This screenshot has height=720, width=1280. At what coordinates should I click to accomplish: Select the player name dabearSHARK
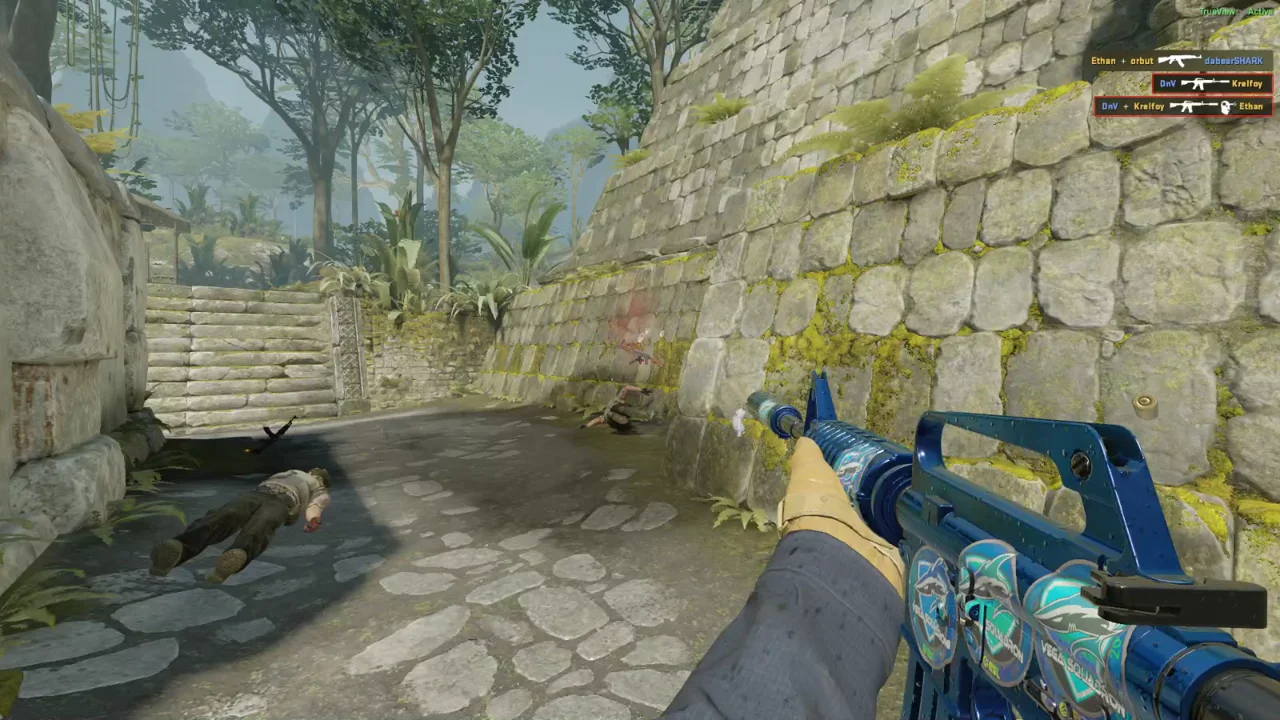pos(1233,61)
